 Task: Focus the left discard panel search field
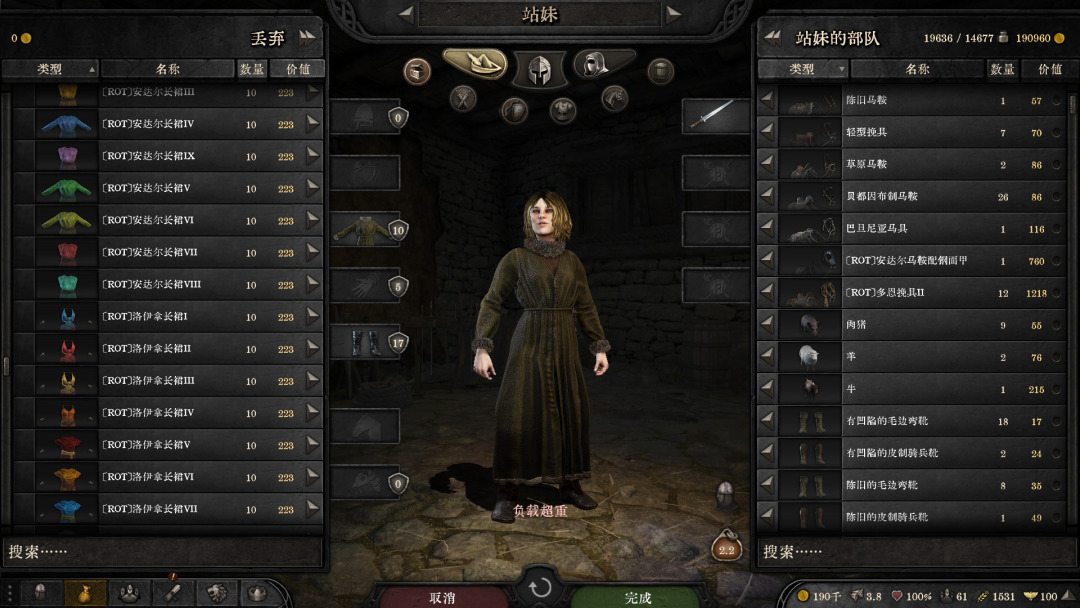[x=165, y=551]
